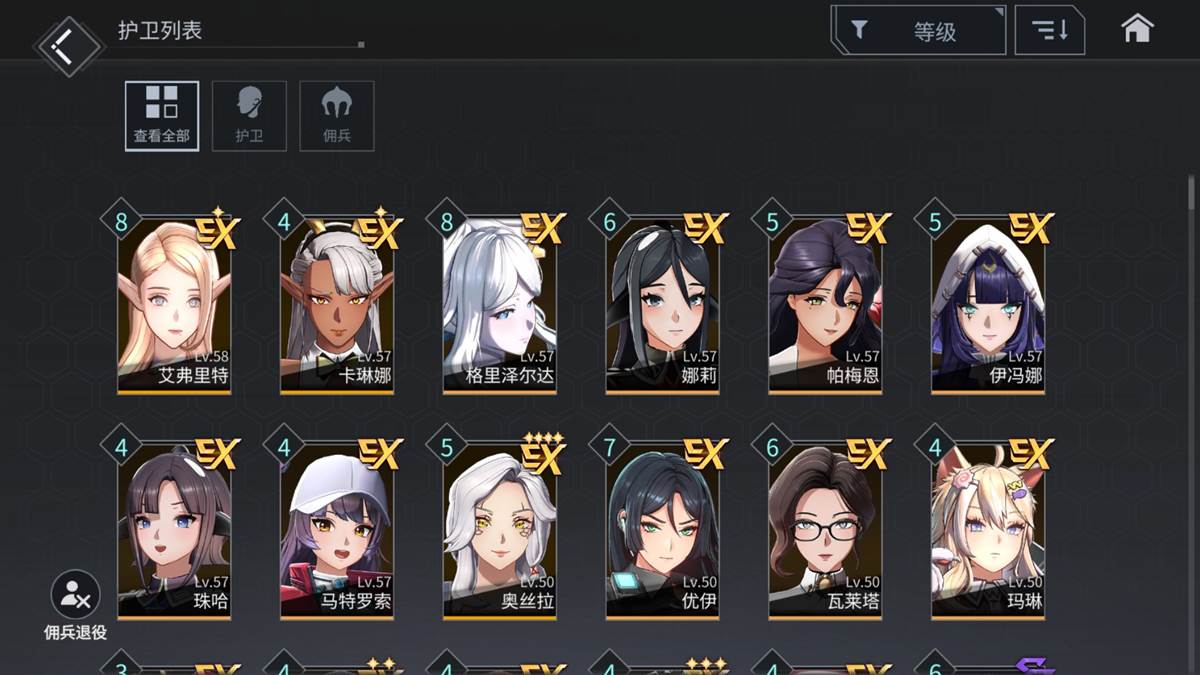This screenshot has height=675, width=1200.
Task: Return to home with house icon
Action: point(1137,29)
